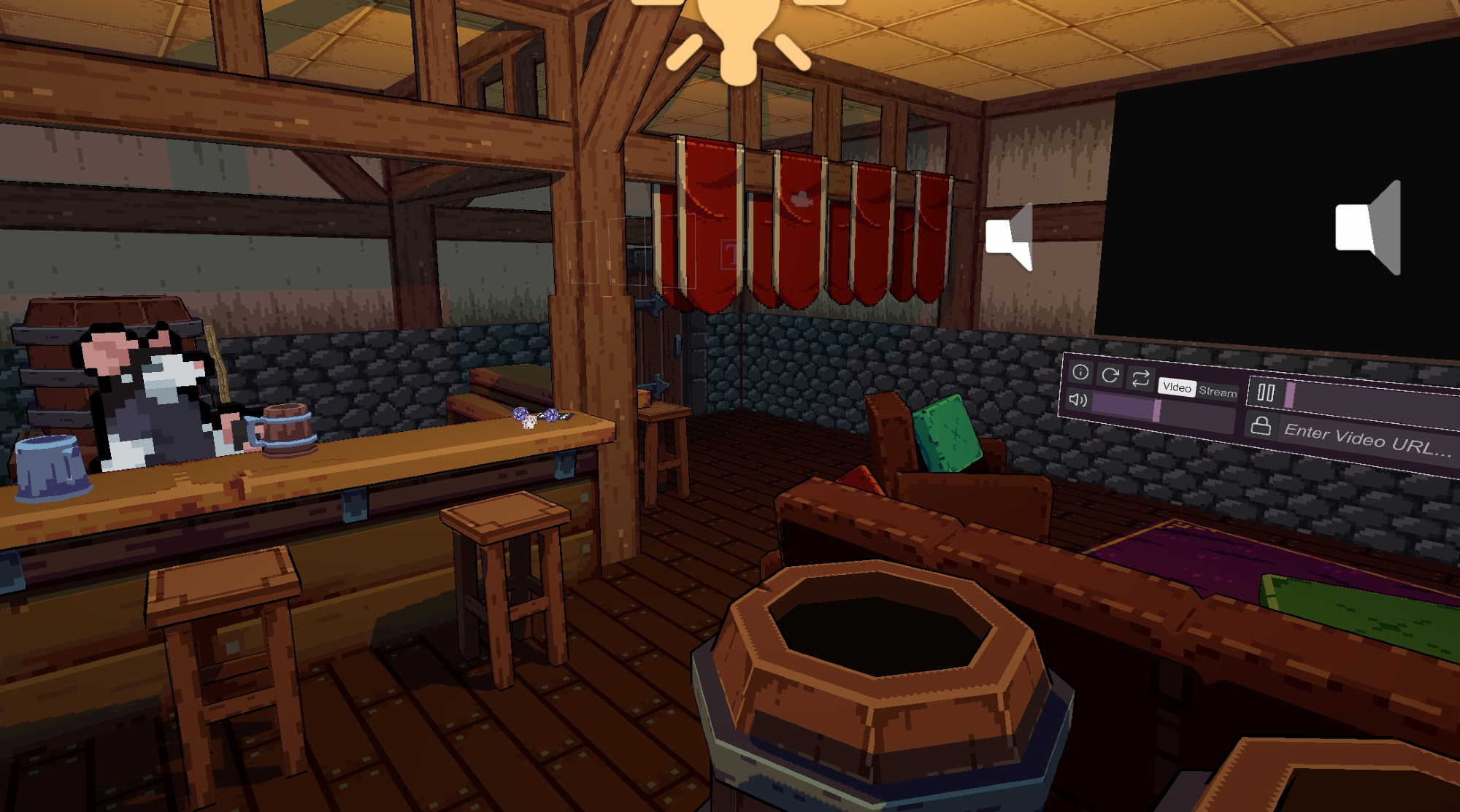Open the video player info button
The image size is (1460, 812).
1080,373
